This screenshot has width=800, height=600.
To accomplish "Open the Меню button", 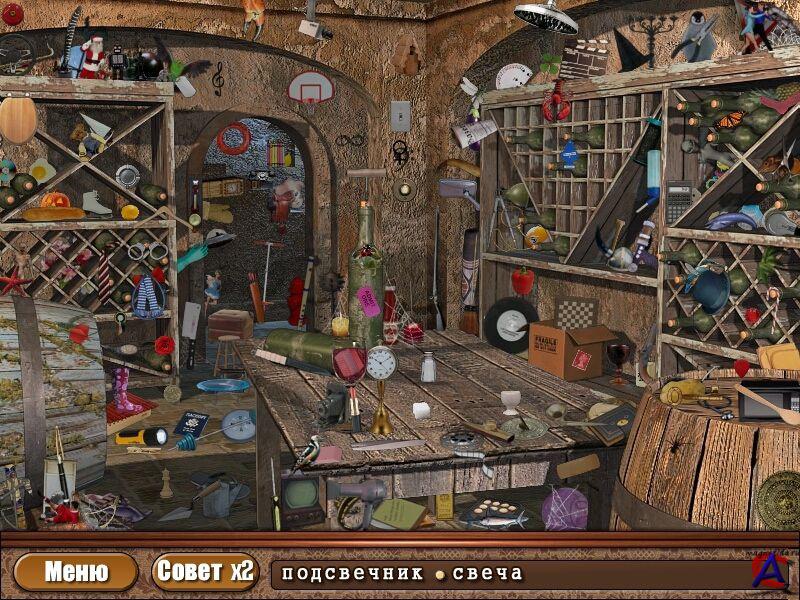I will pos(76,572).
